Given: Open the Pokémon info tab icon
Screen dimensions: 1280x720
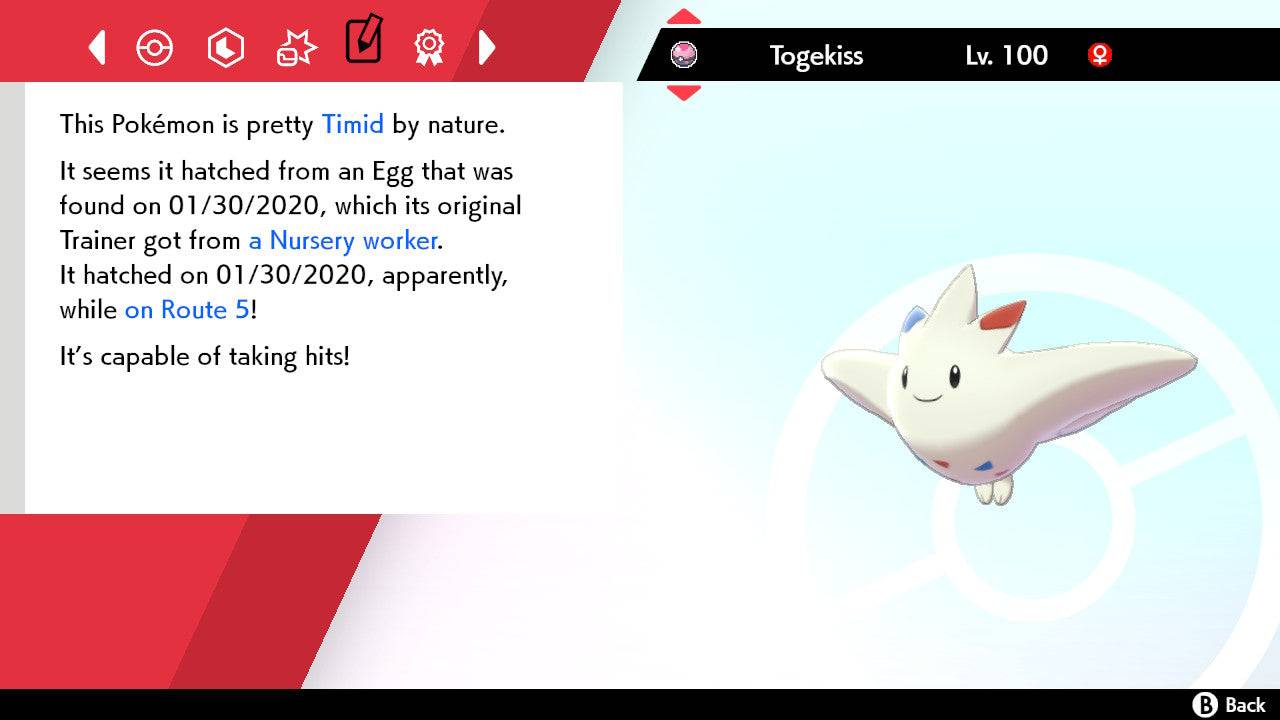Looking at the screenshot, I should click(x=155, y=47).
